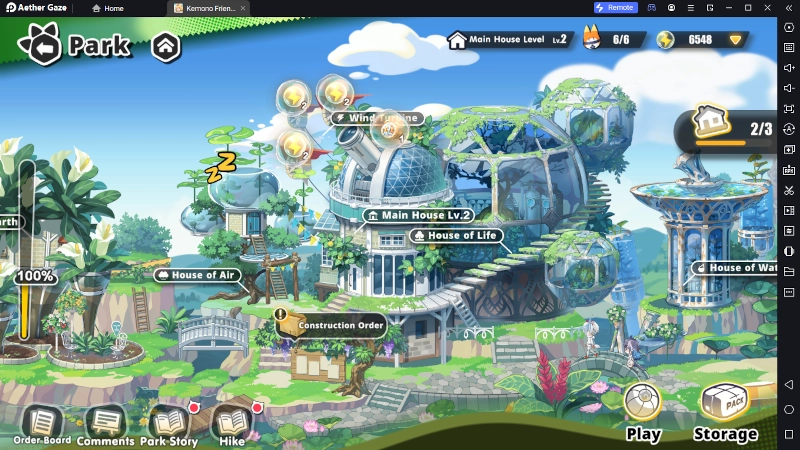The image size is (800, 450).
Task: Close the Kemono Friends emulator tab
Action: click(x=243, y=7)
